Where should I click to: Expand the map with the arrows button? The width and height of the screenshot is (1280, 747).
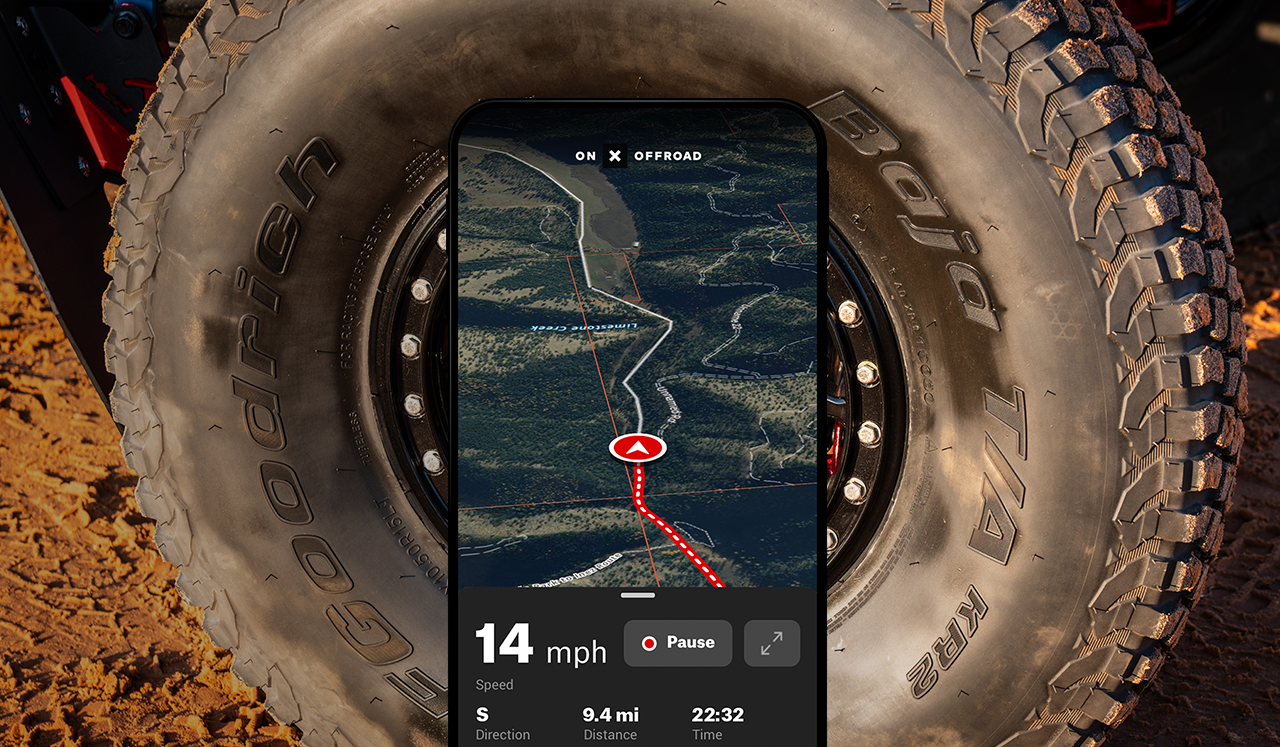[771, 643]
